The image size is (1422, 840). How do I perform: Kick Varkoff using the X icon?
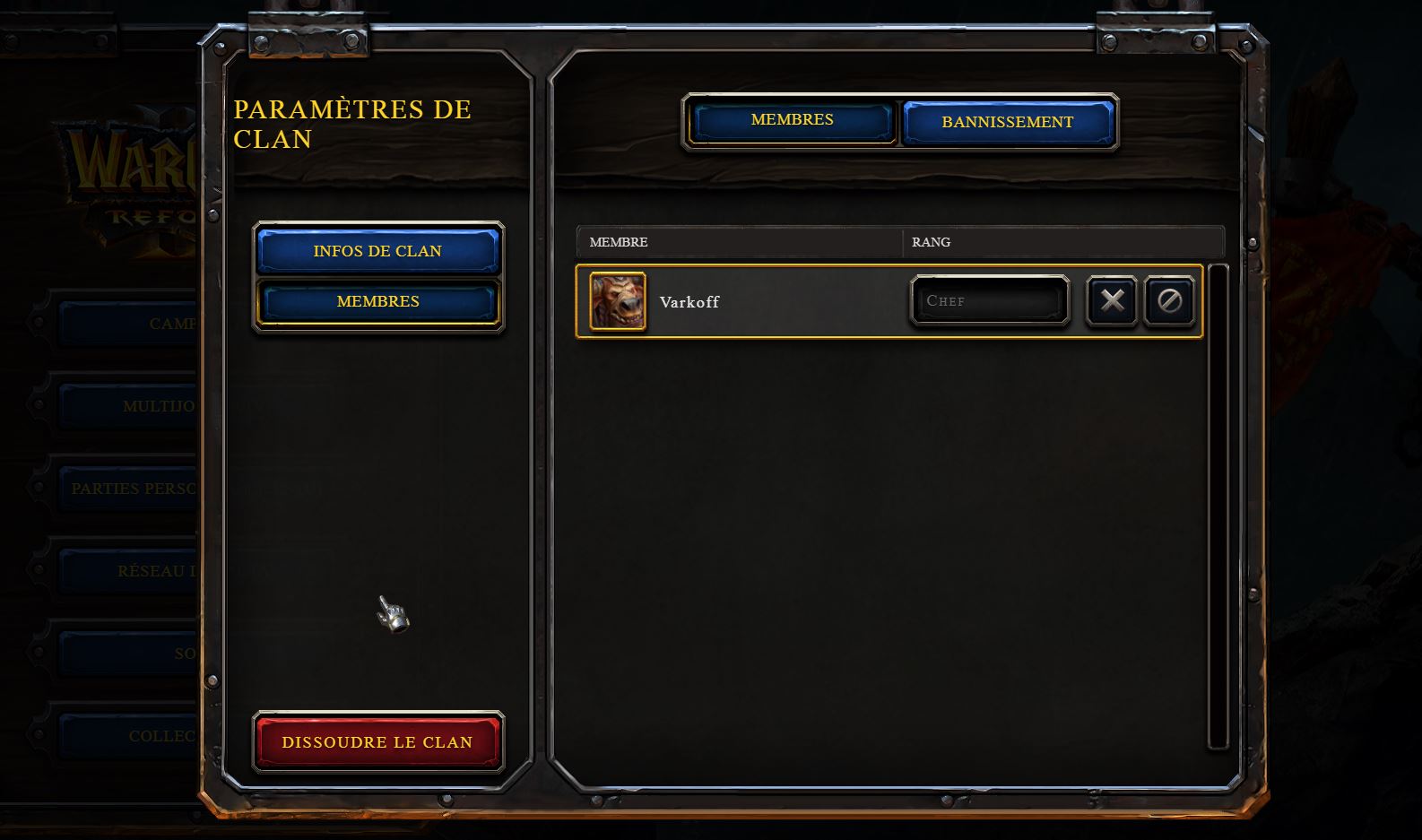tap(1111, 301)
